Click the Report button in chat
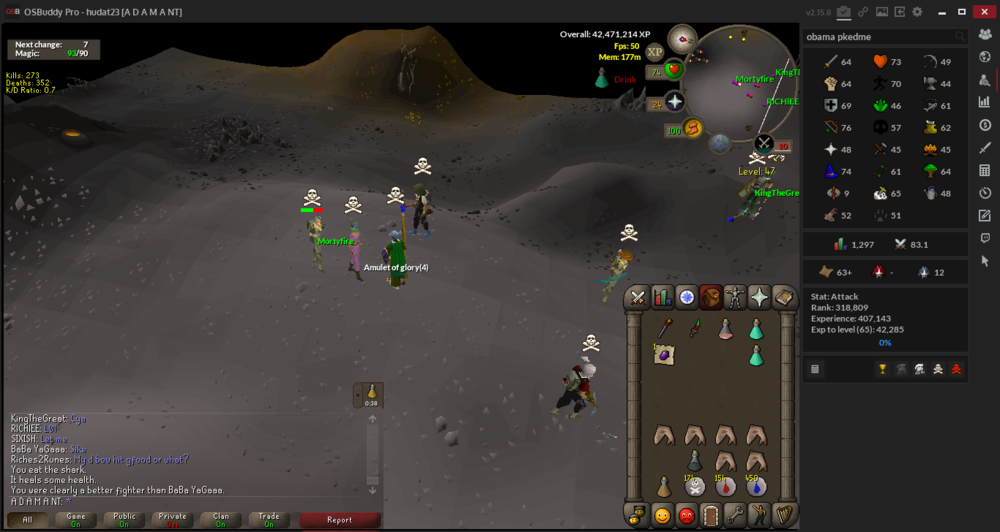Screen dimensions: 1000x532 [339, 520]
